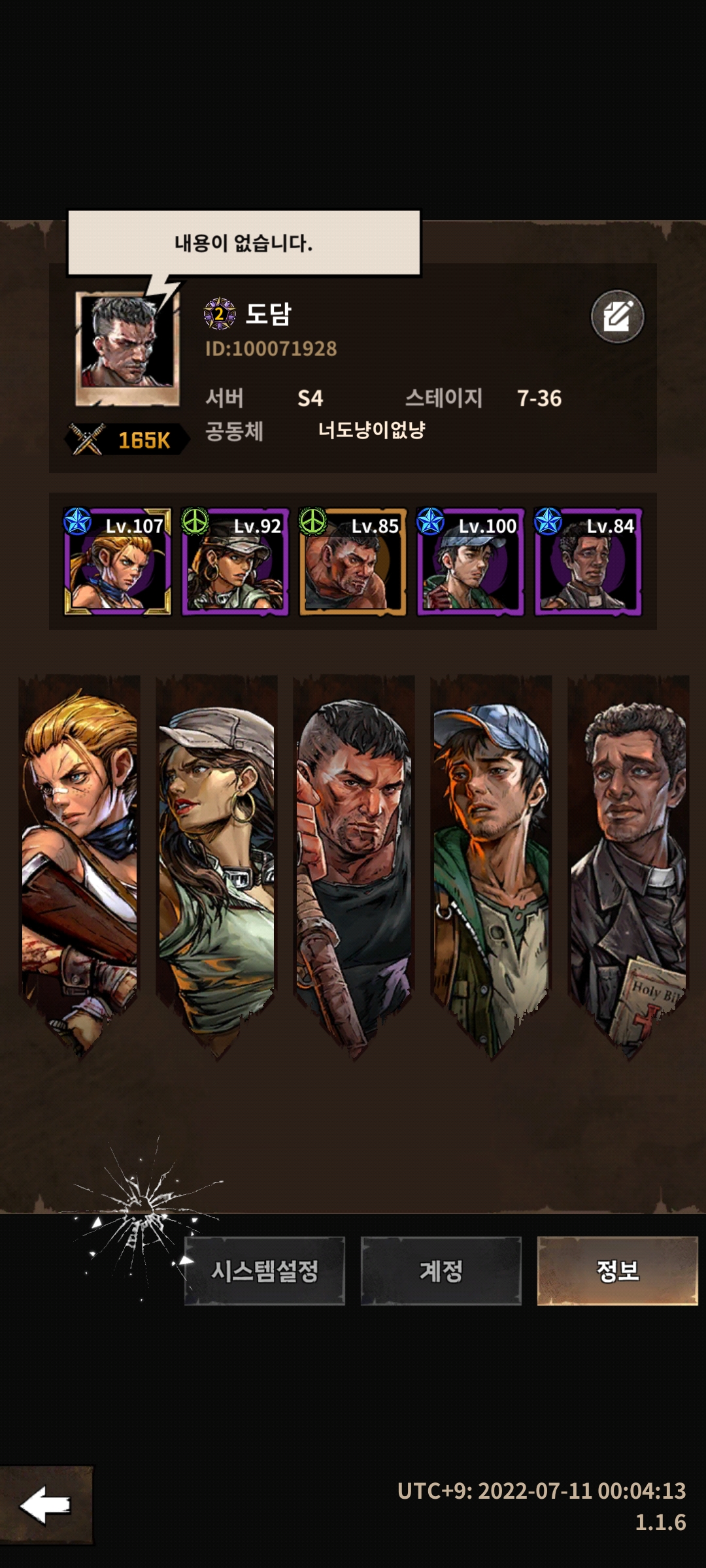The height and width of the screenshot is (1568, 706).
Task: Tap the player avatar portrait
Action: [127, 348]
